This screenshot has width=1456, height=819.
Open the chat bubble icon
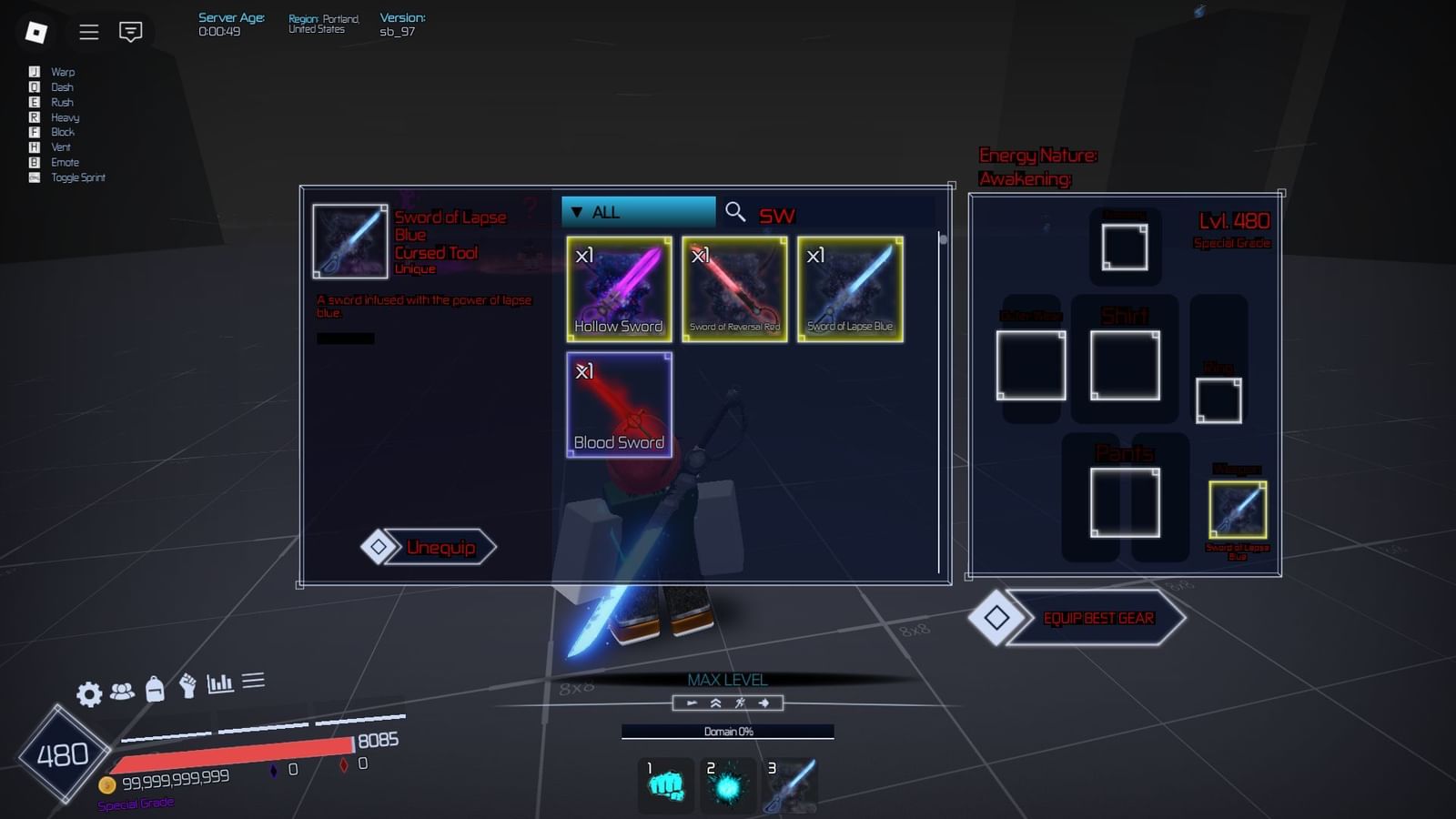coord(131,33)
